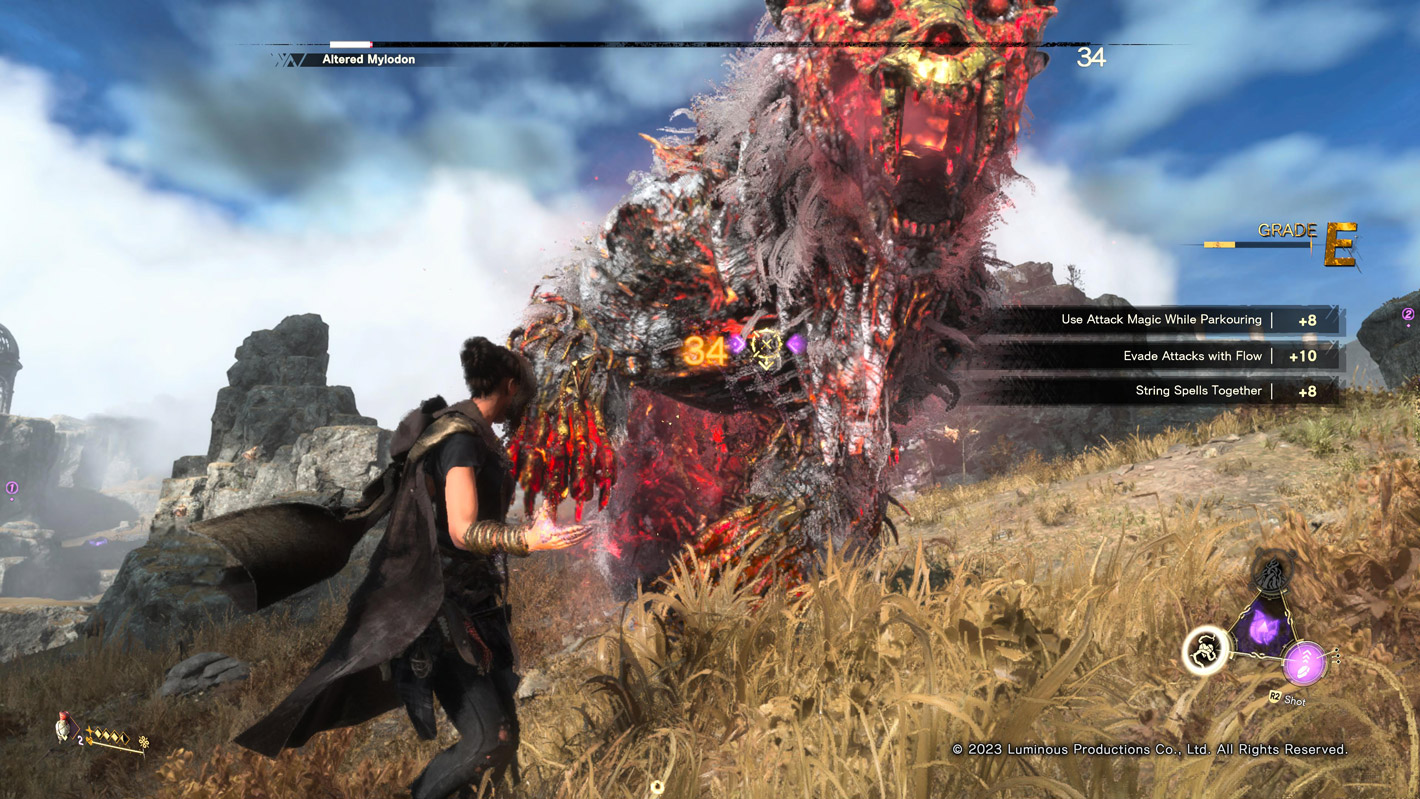
Task: Click the purple waypoint marker numbered 2
Action: coord(1408,315)
